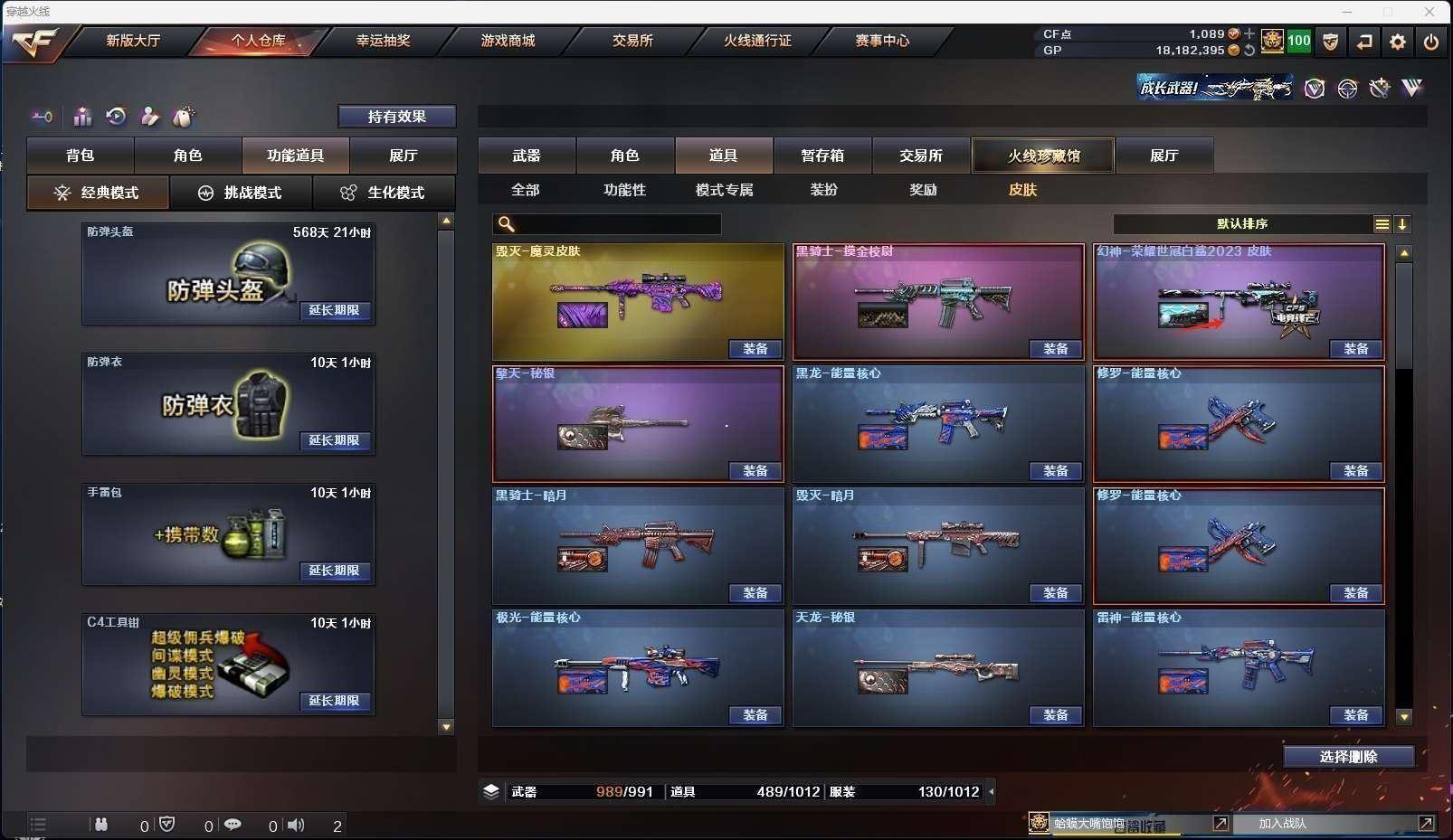Switch to the 赛事中心 tab
The image size is (1453, 840).
(x=882, y=41)
